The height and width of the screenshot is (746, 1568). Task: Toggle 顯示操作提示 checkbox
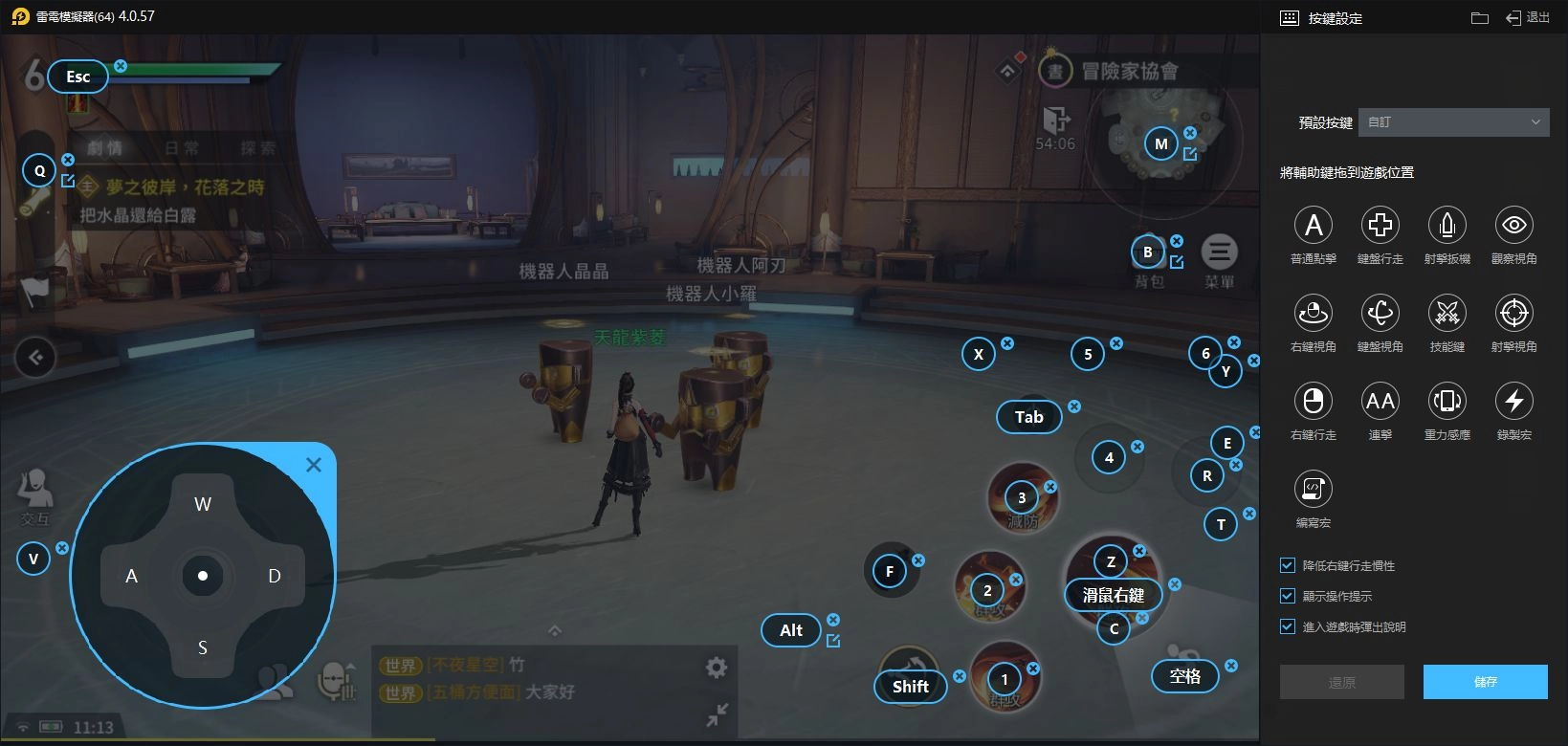(x=1288, y=596)
